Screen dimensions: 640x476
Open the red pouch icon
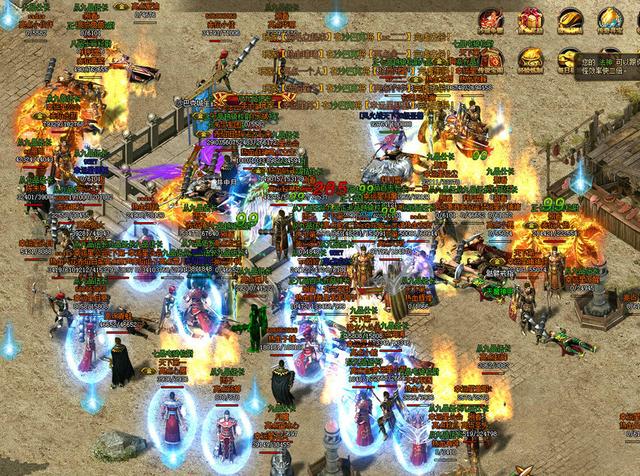click(492, 58)
